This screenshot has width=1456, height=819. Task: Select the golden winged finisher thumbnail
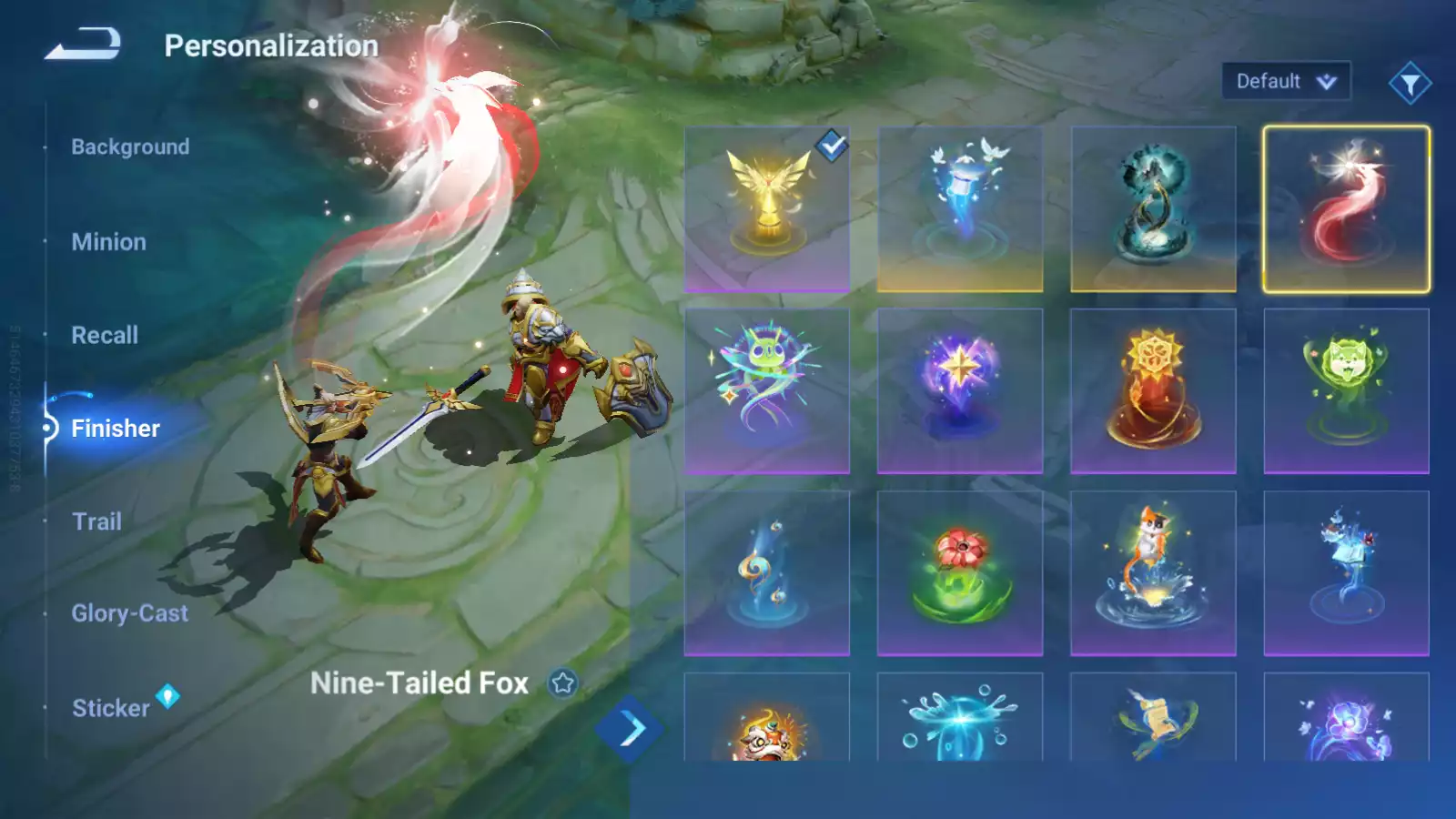tap(767, 209)
